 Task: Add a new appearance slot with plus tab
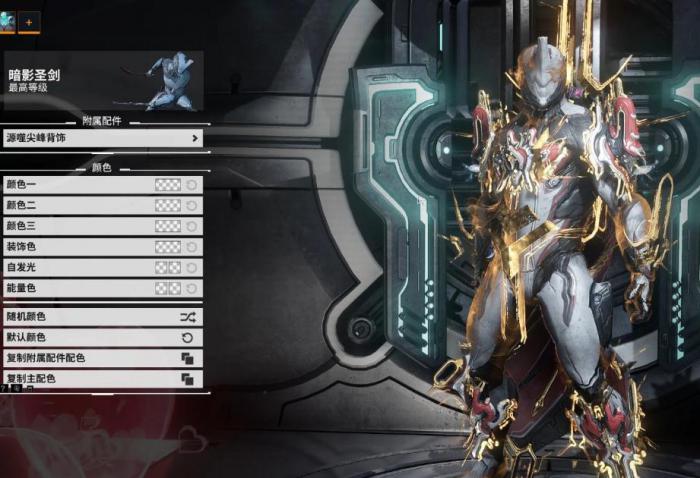(x=29, y=21)
